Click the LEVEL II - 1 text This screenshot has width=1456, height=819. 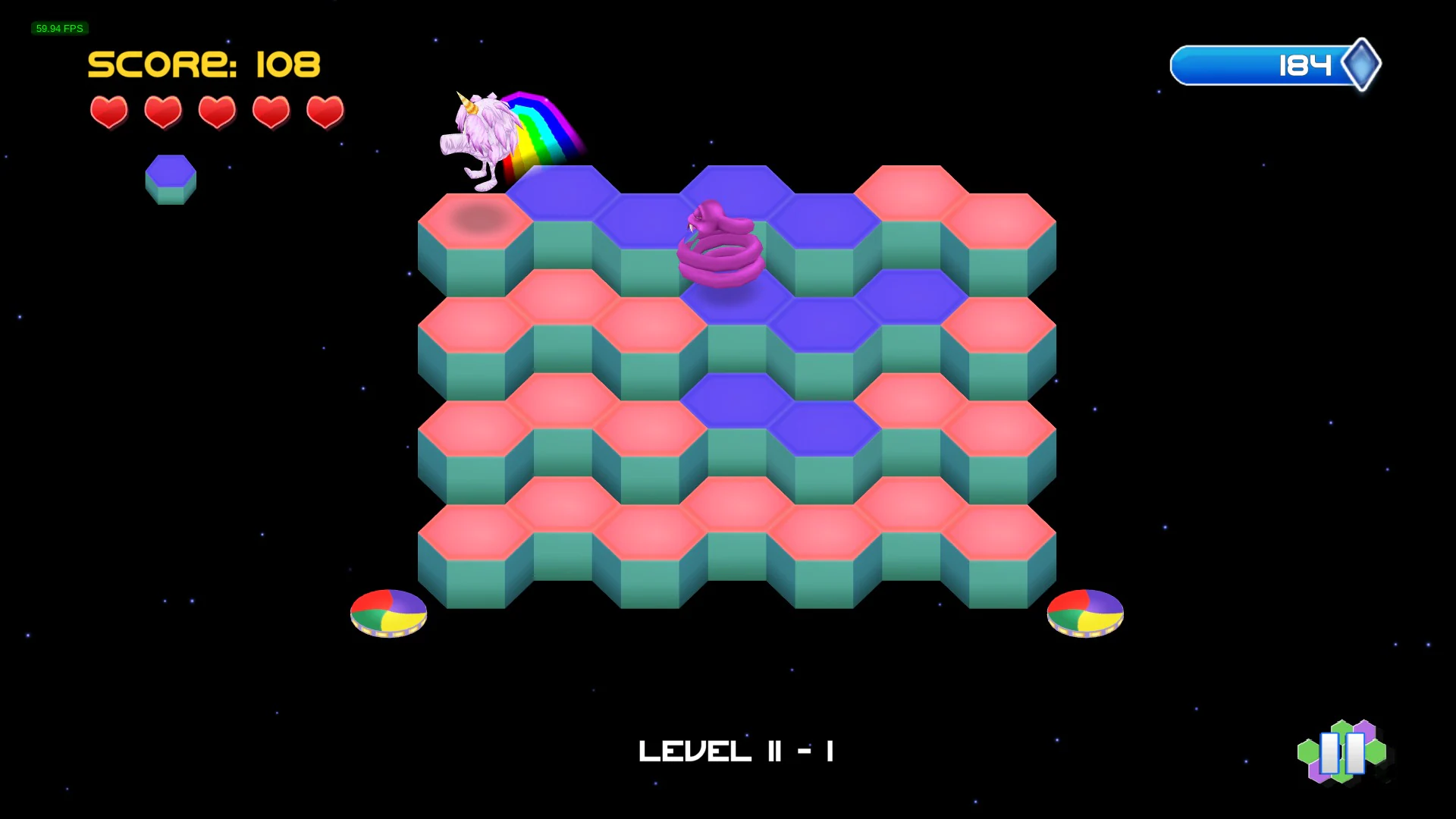tap(735, 751)
